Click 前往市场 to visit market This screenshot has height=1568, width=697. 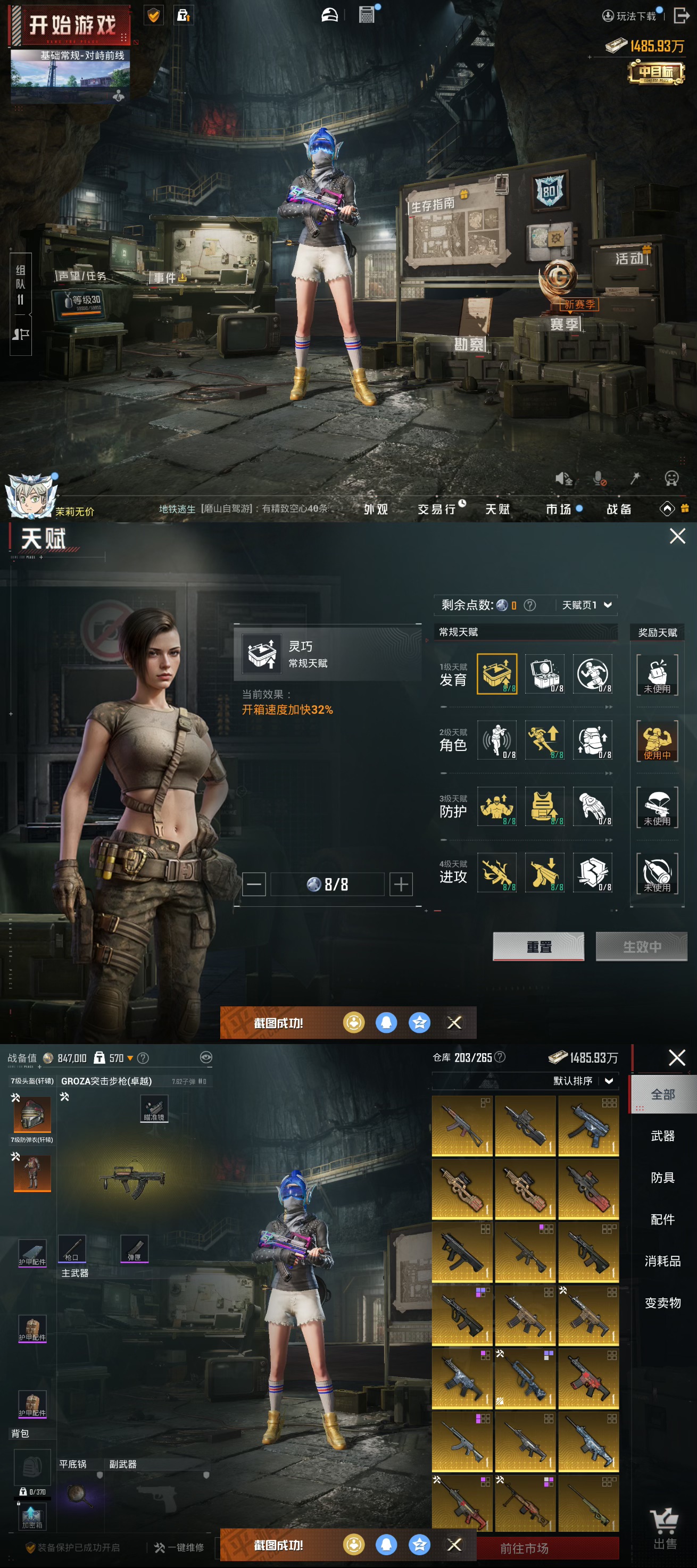[525, 1548]
